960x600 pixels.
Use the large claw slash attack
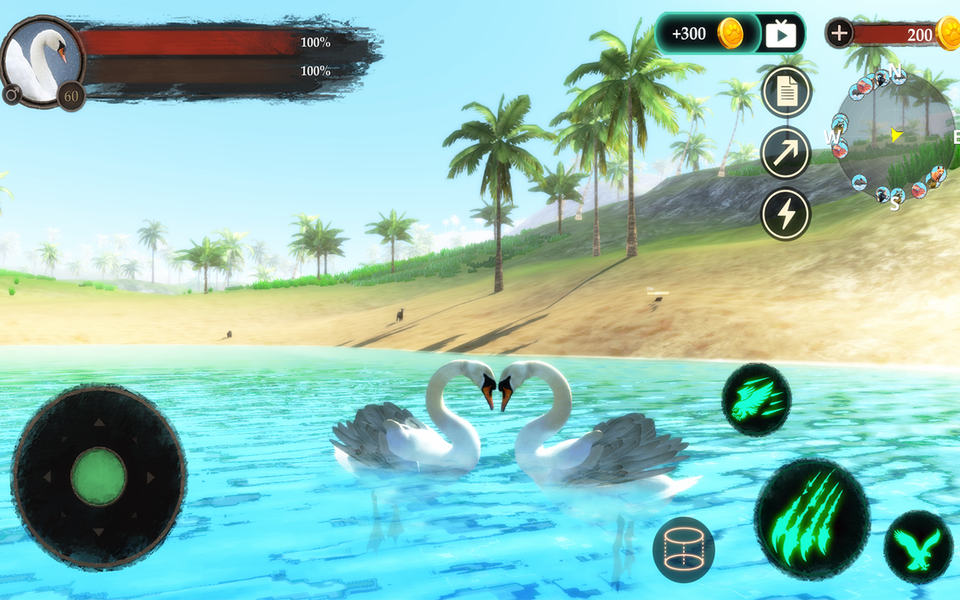811,519
